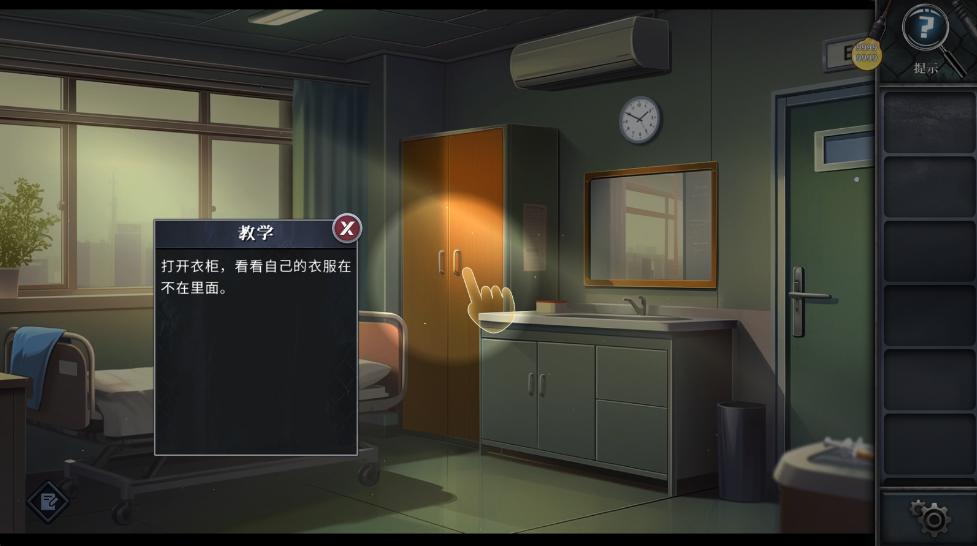The image size is (977, 546).
Task: Close the 教学 tutorial popup
Action: click(347, 229)
